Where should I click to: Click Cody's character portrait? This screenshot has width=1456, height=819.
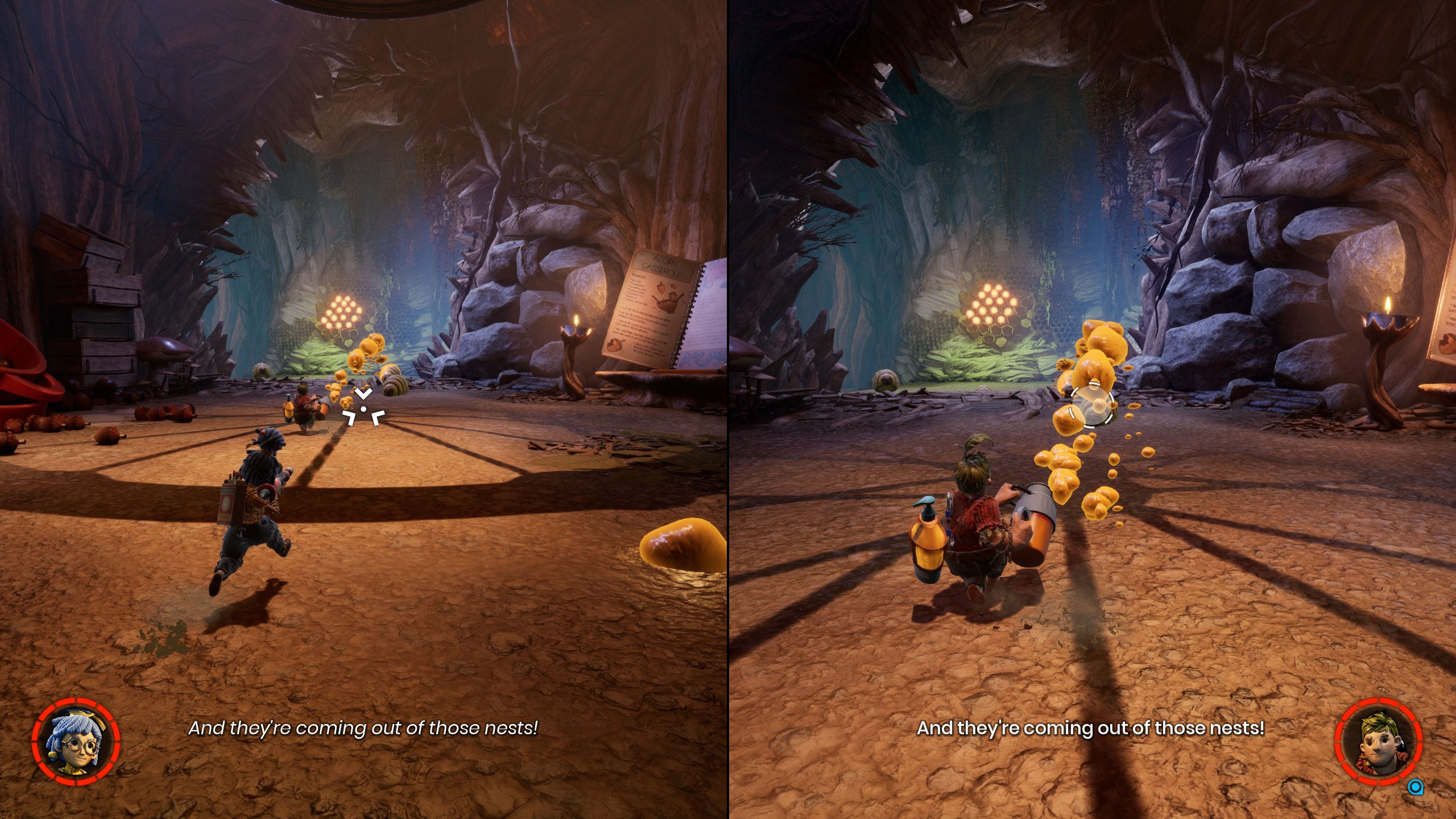(1378, 742)
